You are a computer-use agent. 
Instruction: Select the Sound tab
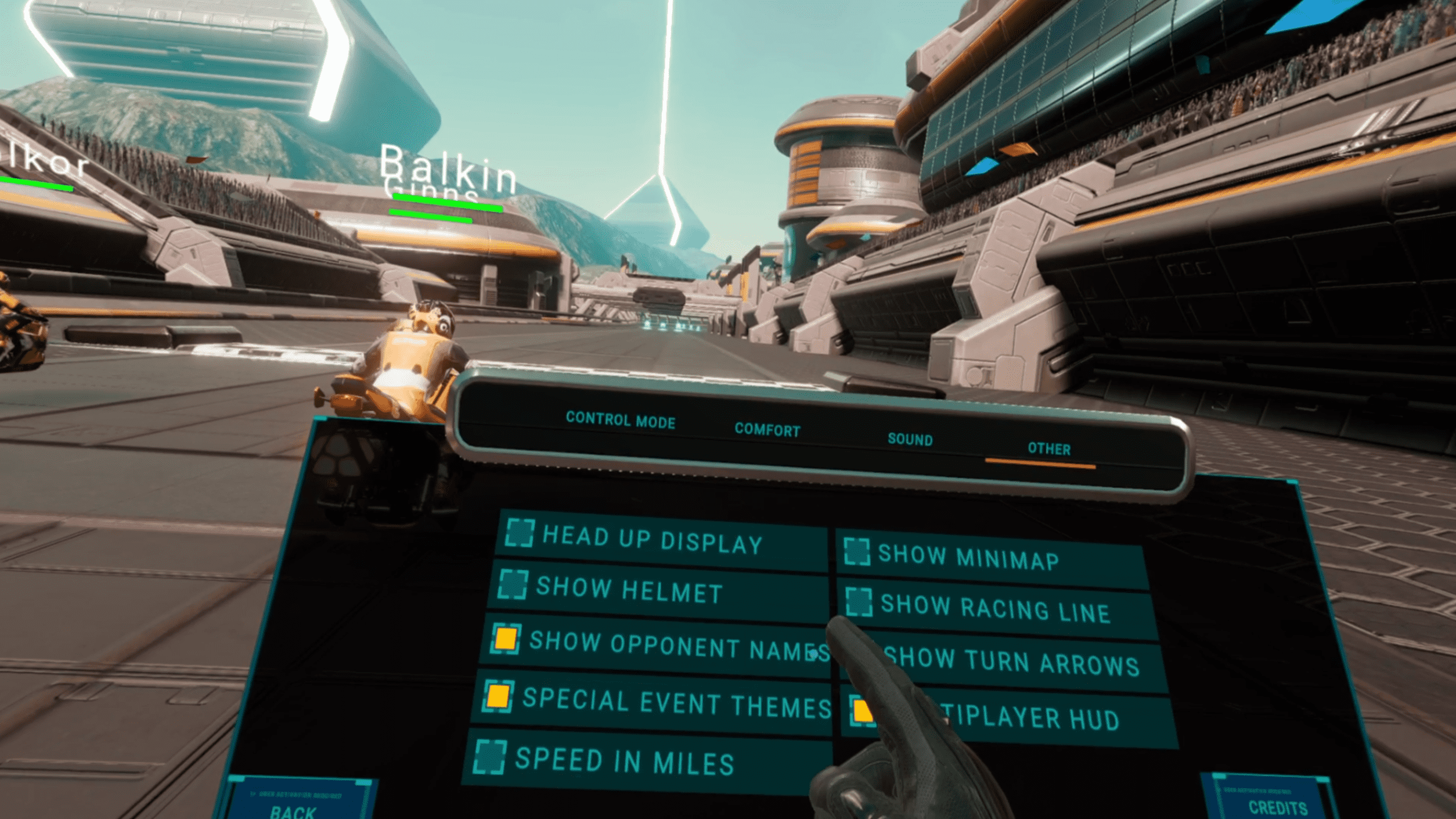[x=910, y=440]
